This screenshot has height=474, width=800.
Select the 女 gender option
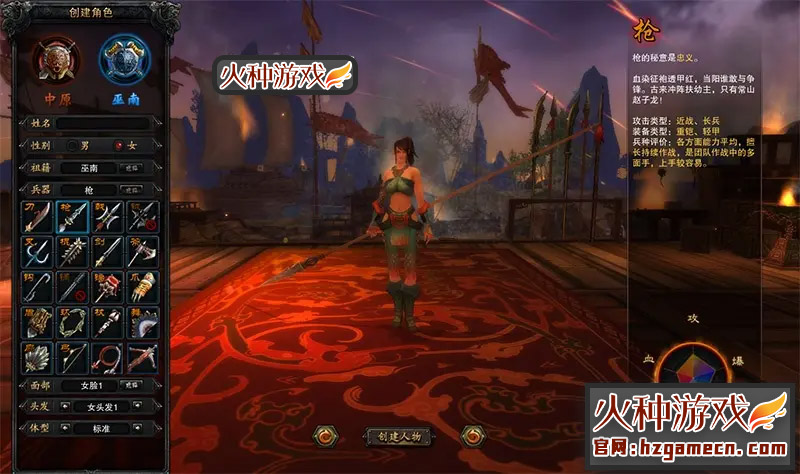click(x=121, y=145)
